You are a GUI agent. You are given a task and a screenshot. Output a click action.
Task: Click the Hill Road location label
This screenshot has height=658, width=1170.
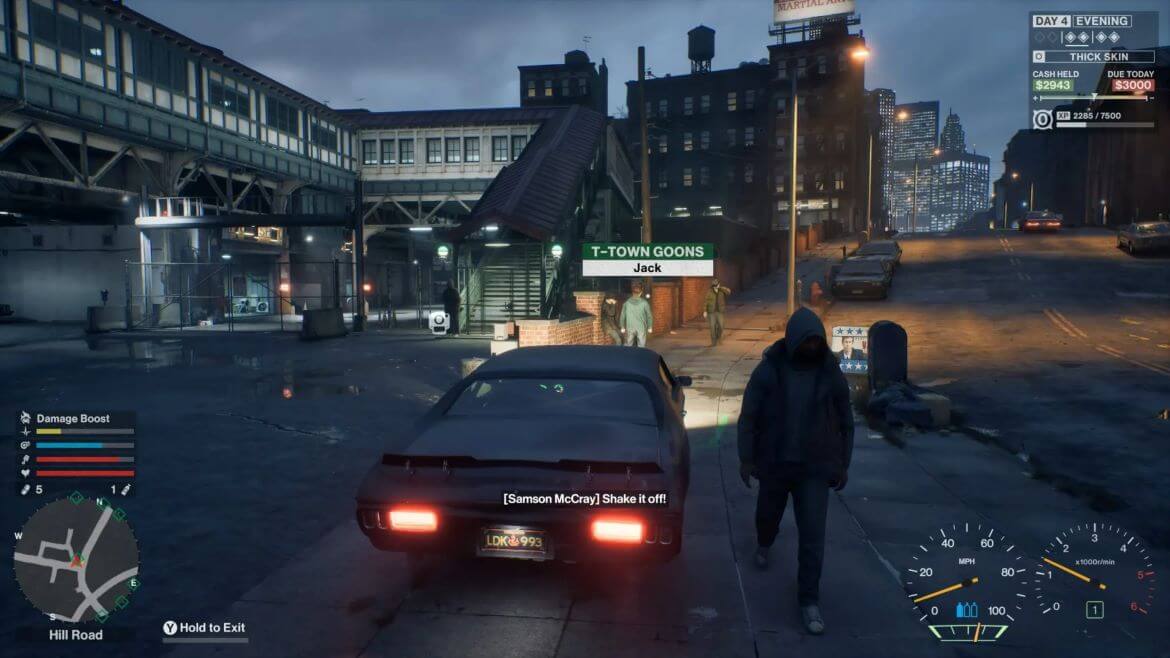coord(76,634)
